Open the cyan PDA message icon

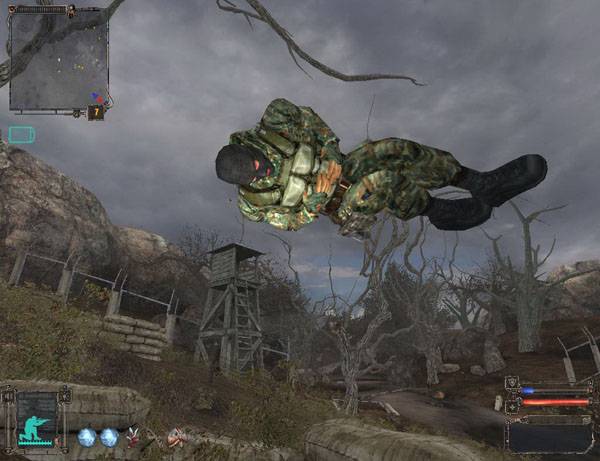(x=21, y=134)
